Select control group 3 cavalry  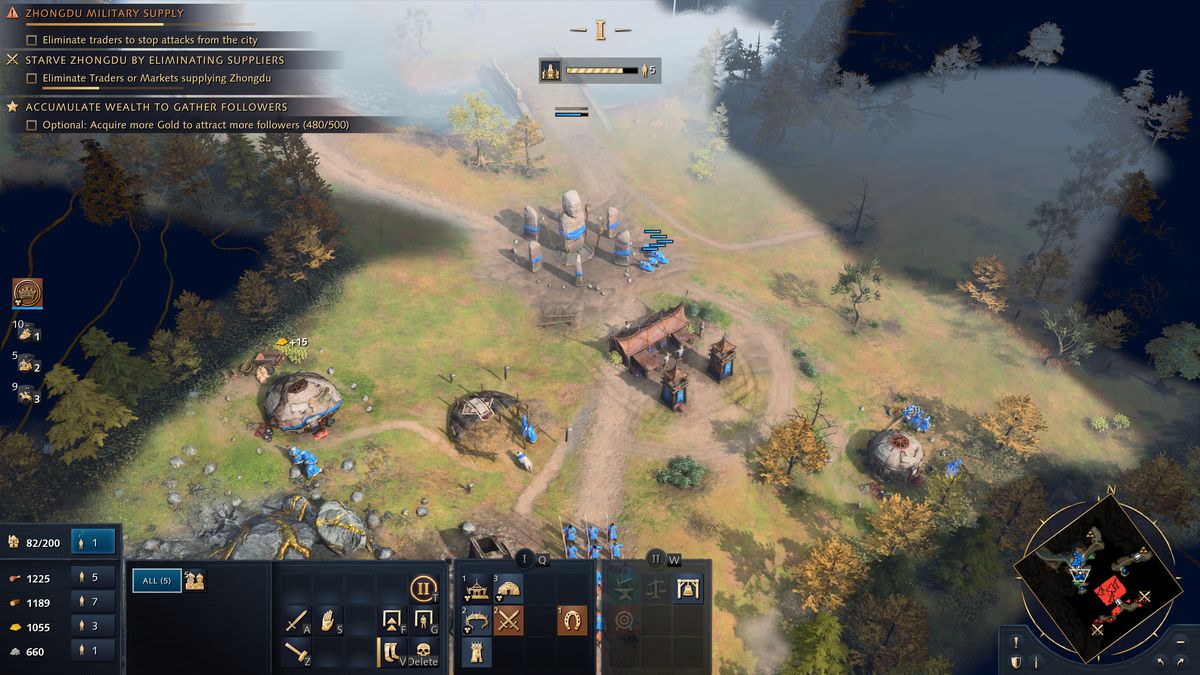27,396
